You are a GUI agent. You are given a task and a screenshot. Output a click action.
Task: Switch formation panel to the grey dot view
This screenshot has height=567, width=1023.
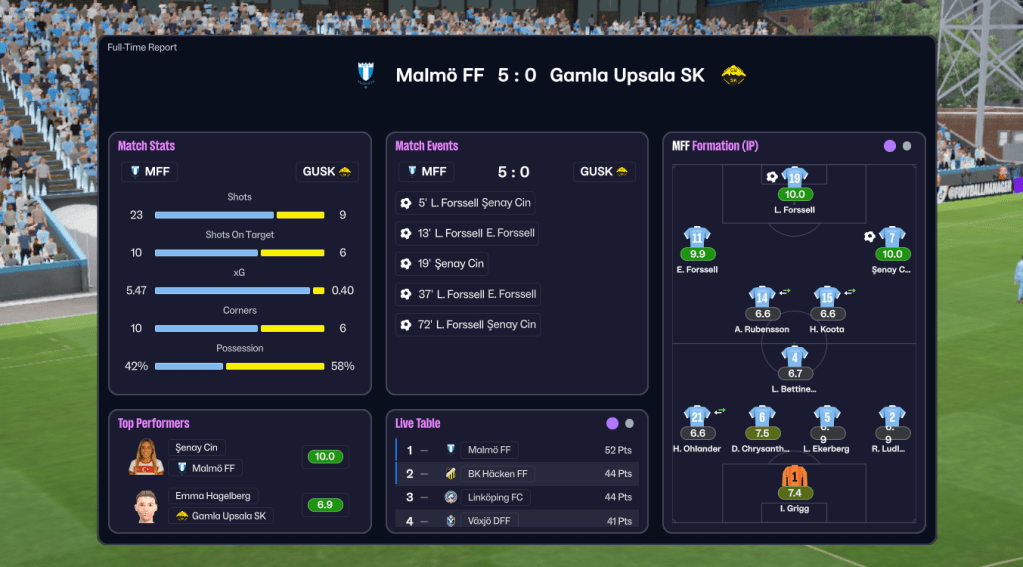pyautogui.click(x=907, y=146)
